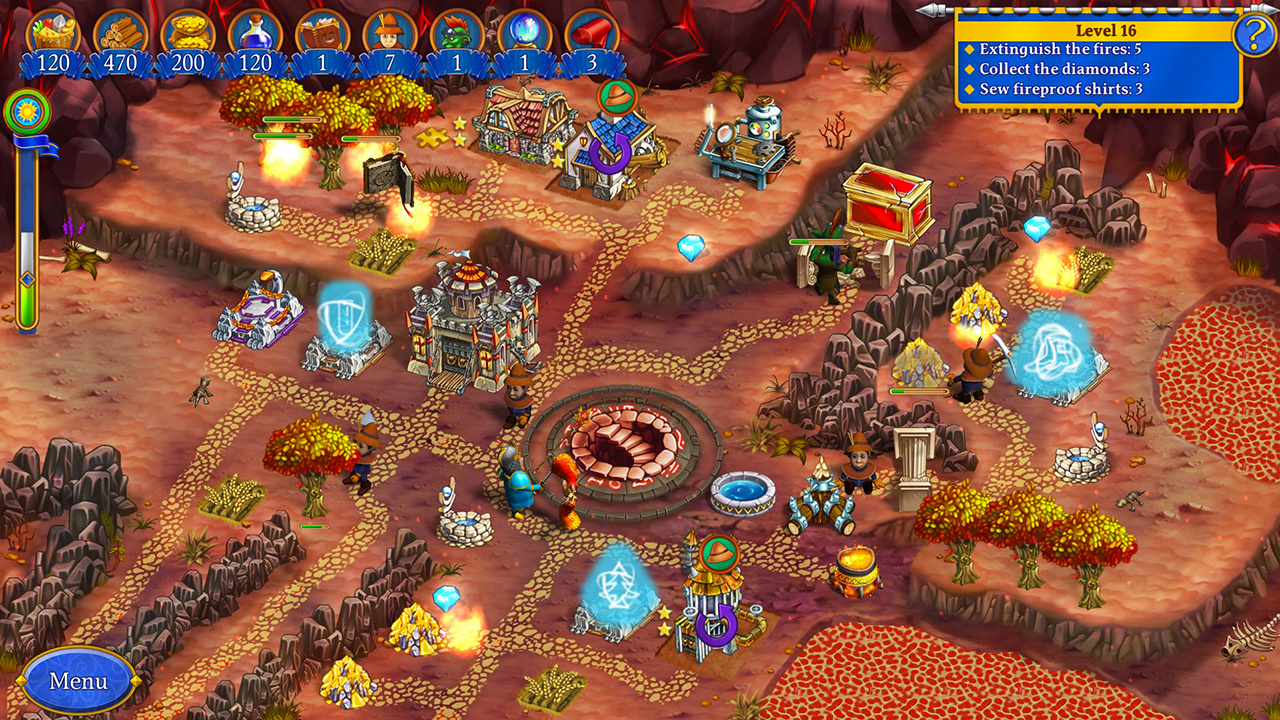Click the red cloth roll icon
Image resolution: width=1280 pixels, height=720 pixels.
(x=592, y=32)
